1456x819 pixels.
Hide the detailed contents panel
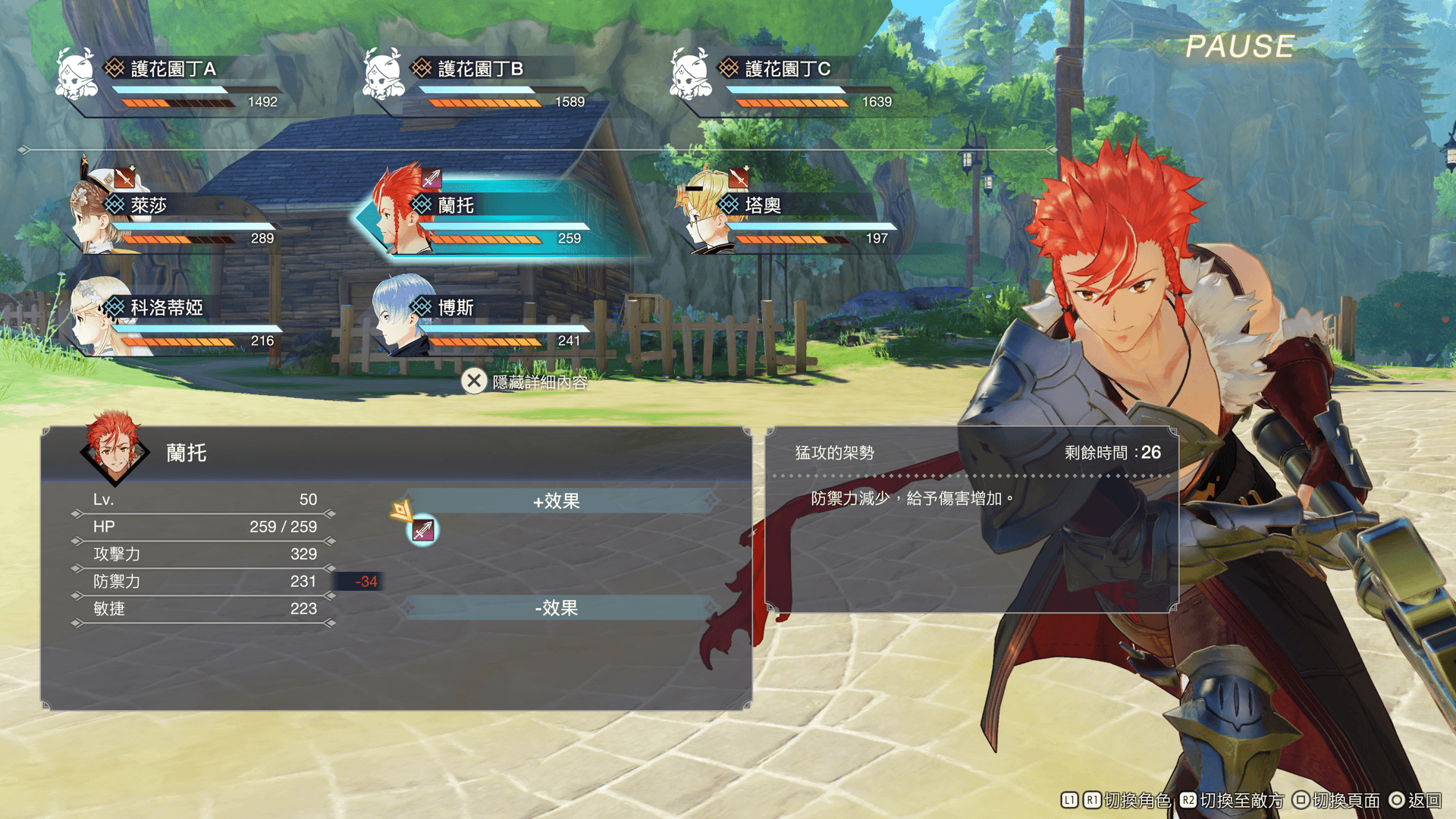[x=525, y=381]
